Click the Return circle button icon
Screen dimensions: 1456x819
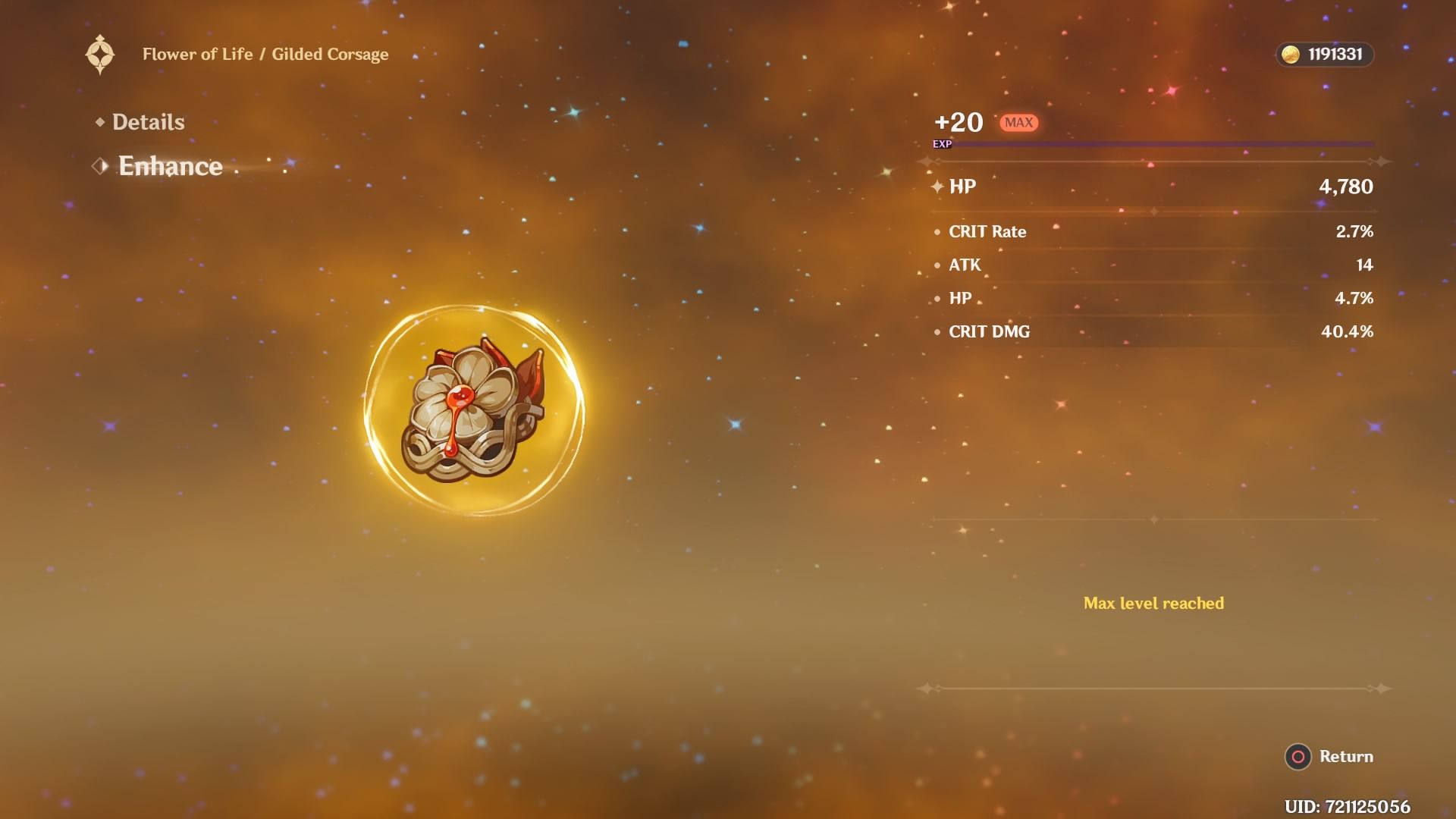coord(1298,756)
